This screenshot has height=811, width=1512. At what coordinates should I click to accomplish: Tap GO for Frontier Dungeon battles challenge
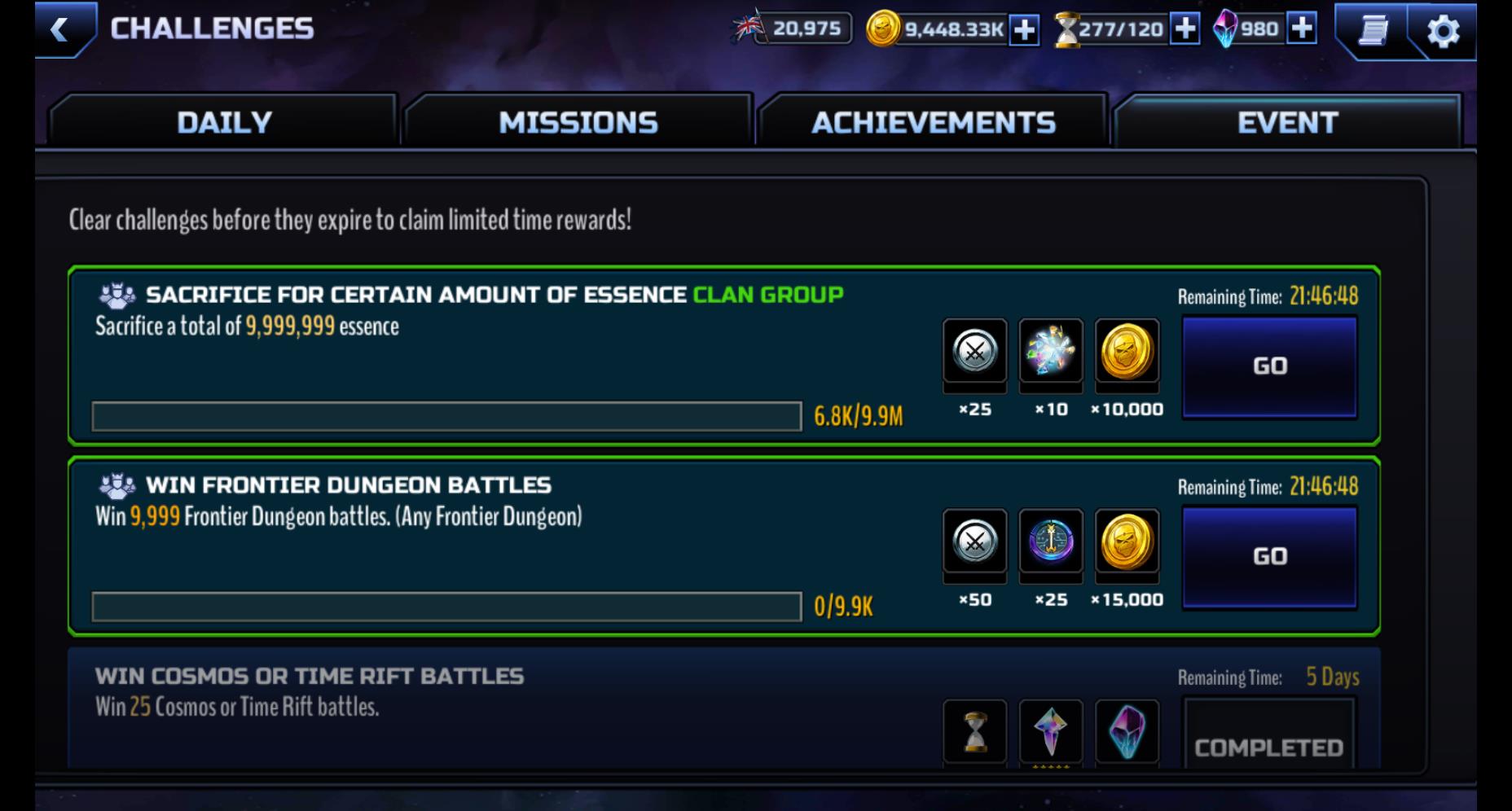[x=1269, y=557]
